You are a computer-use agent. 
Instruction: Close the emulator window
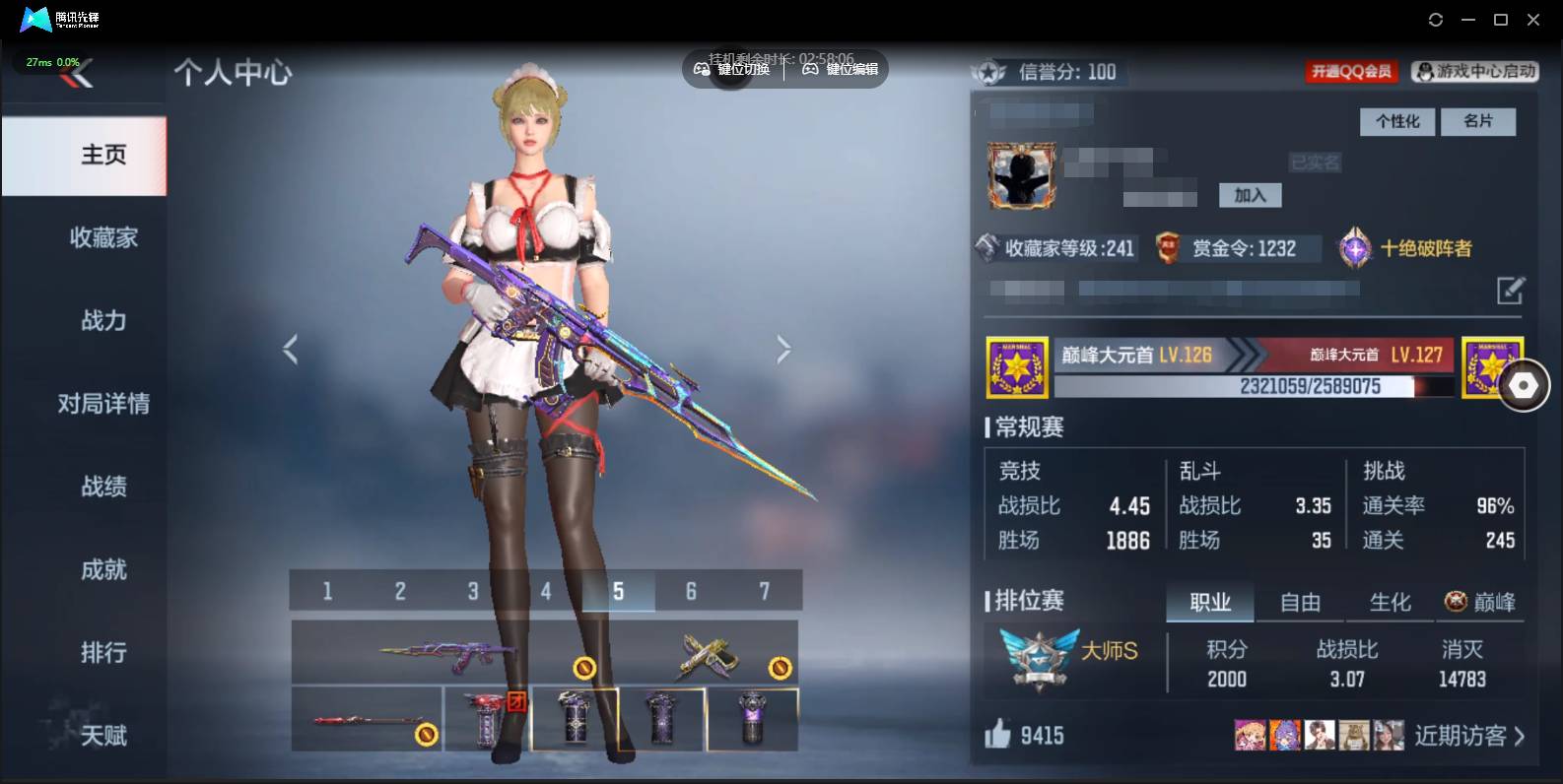point(1533,20)
